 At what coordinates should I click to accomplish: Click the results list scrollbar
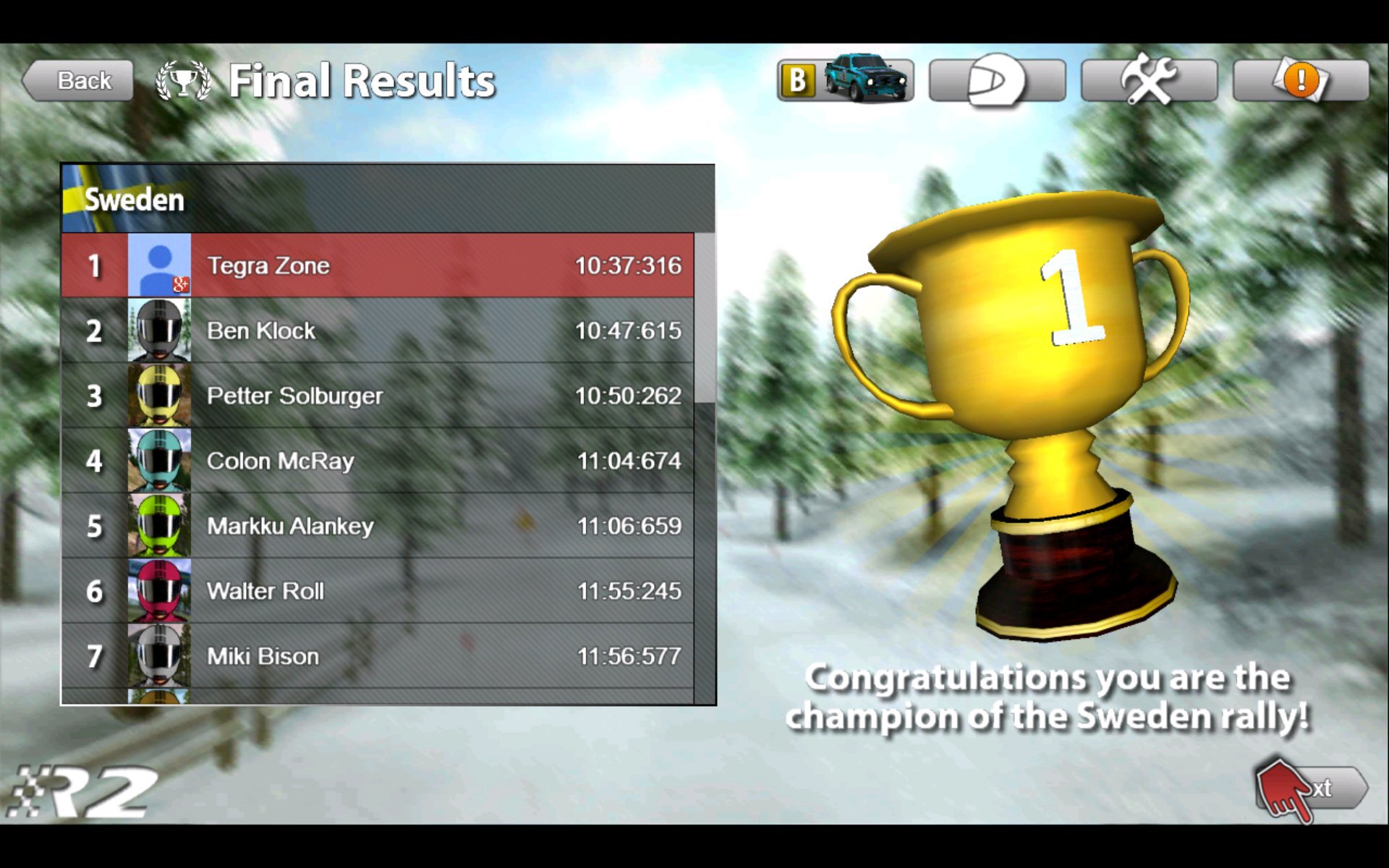point(705,318)
